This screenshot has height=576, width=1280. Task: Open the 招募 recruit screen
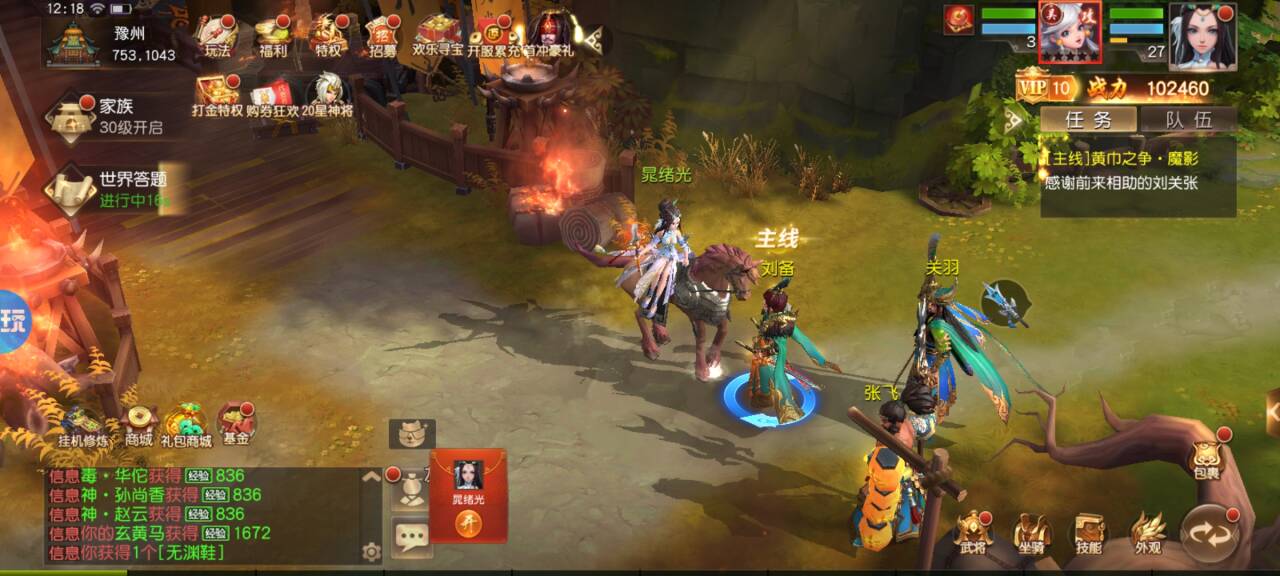[382, 37]
